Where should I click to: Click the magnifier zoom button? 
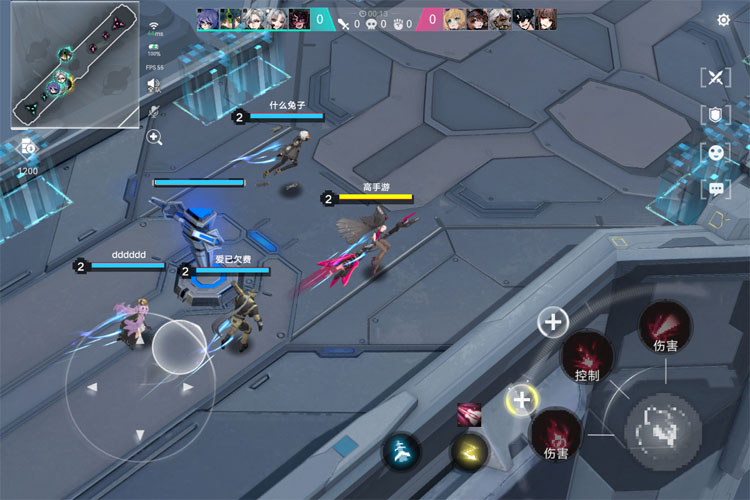155,137
